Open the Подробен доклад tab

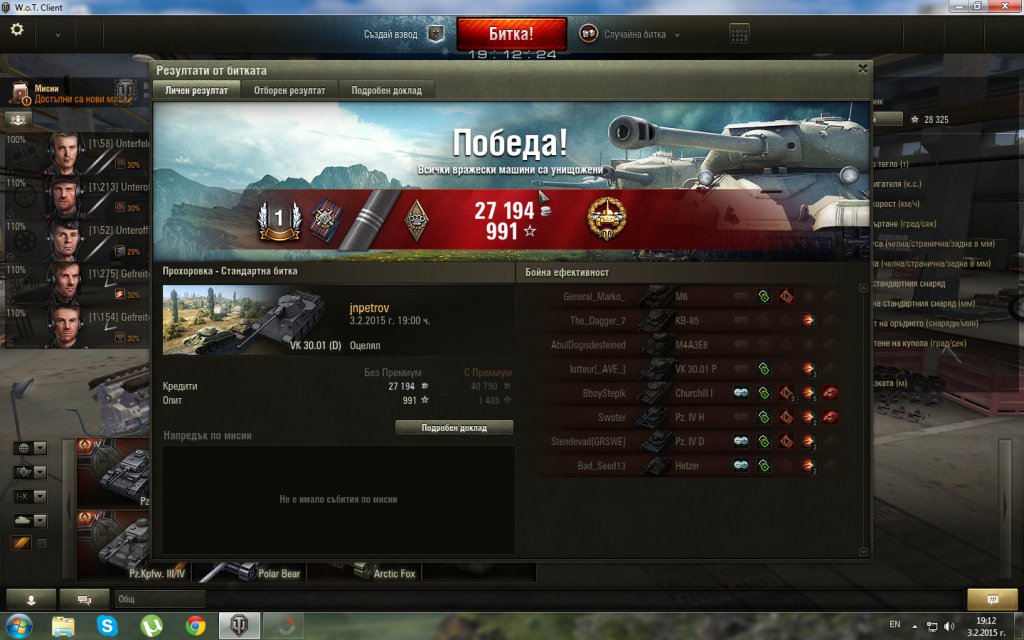click(386, 90)
